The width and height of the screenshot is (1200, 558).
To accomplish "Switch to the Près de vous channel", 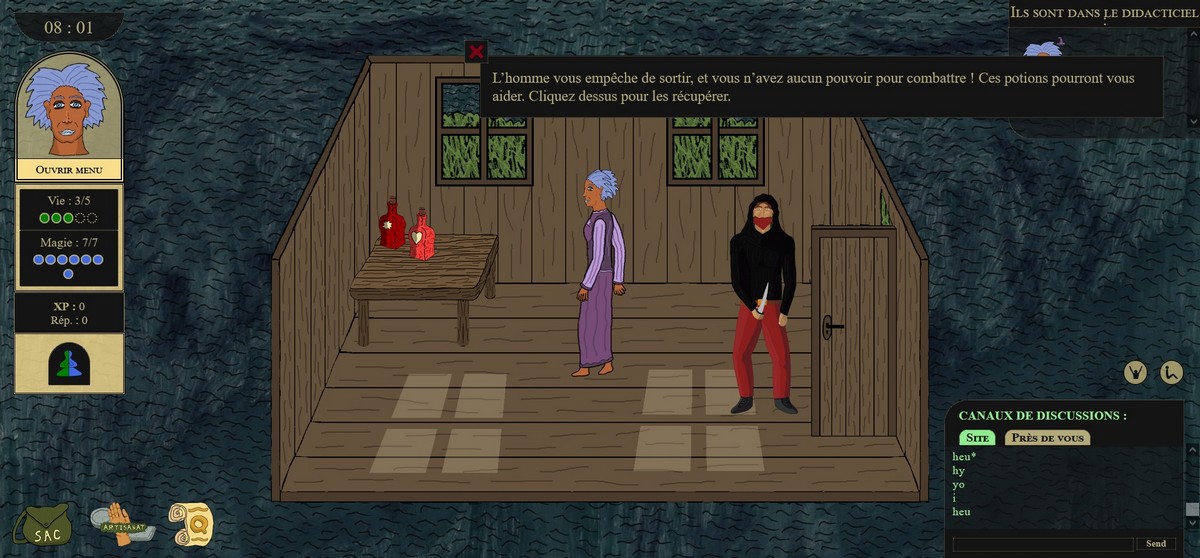I will (1047, 438).
